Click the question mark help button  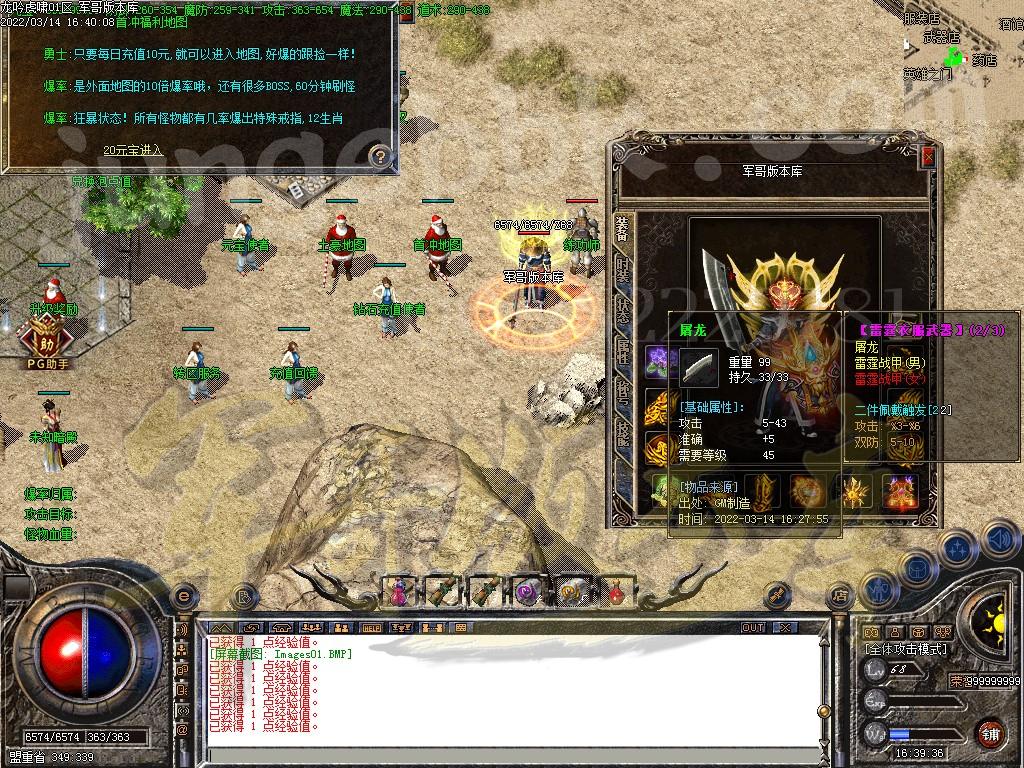tap(379, 155)
